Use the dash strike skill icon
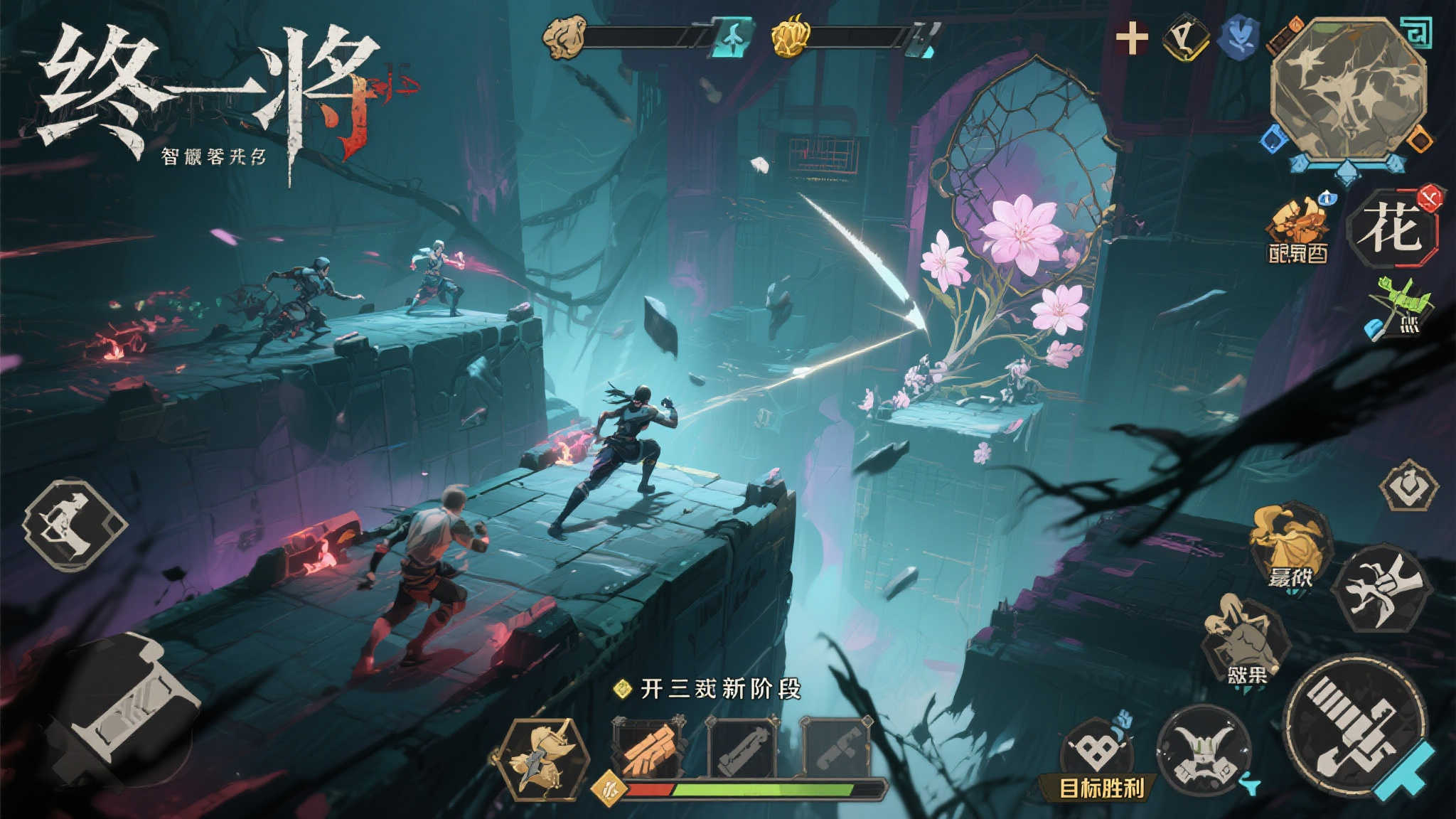This screenshot has width=1456, height=819. click(1380, 588)
